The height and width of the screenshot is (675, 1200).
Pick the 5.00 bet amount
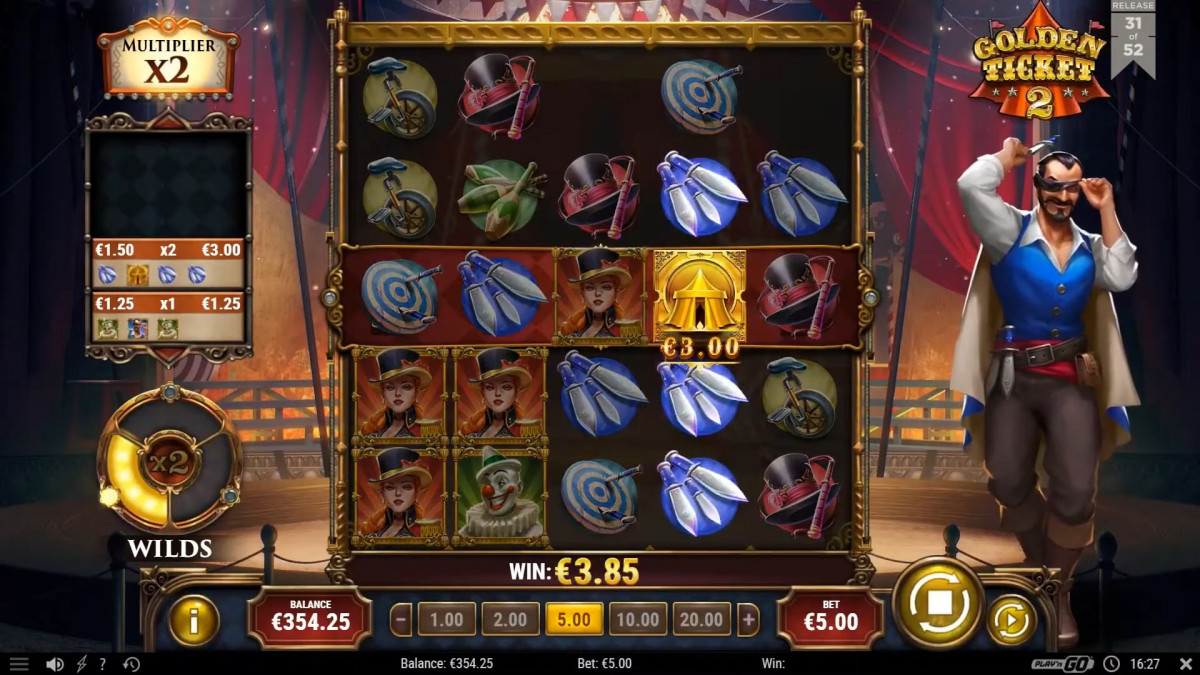click(574, 620)
